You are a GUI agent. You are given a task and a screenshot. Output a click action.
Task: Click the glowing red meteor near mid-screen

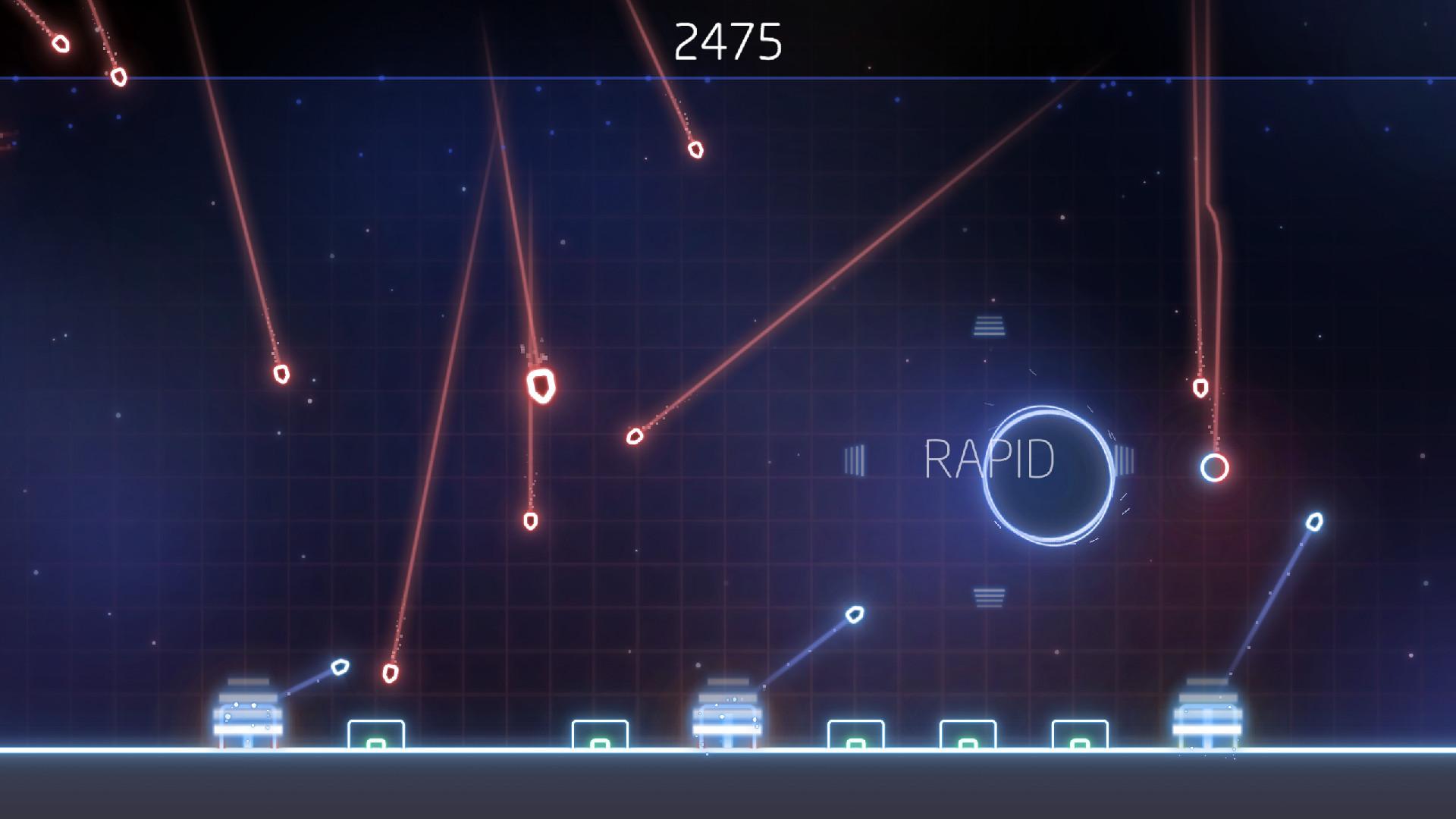point(542,387)
